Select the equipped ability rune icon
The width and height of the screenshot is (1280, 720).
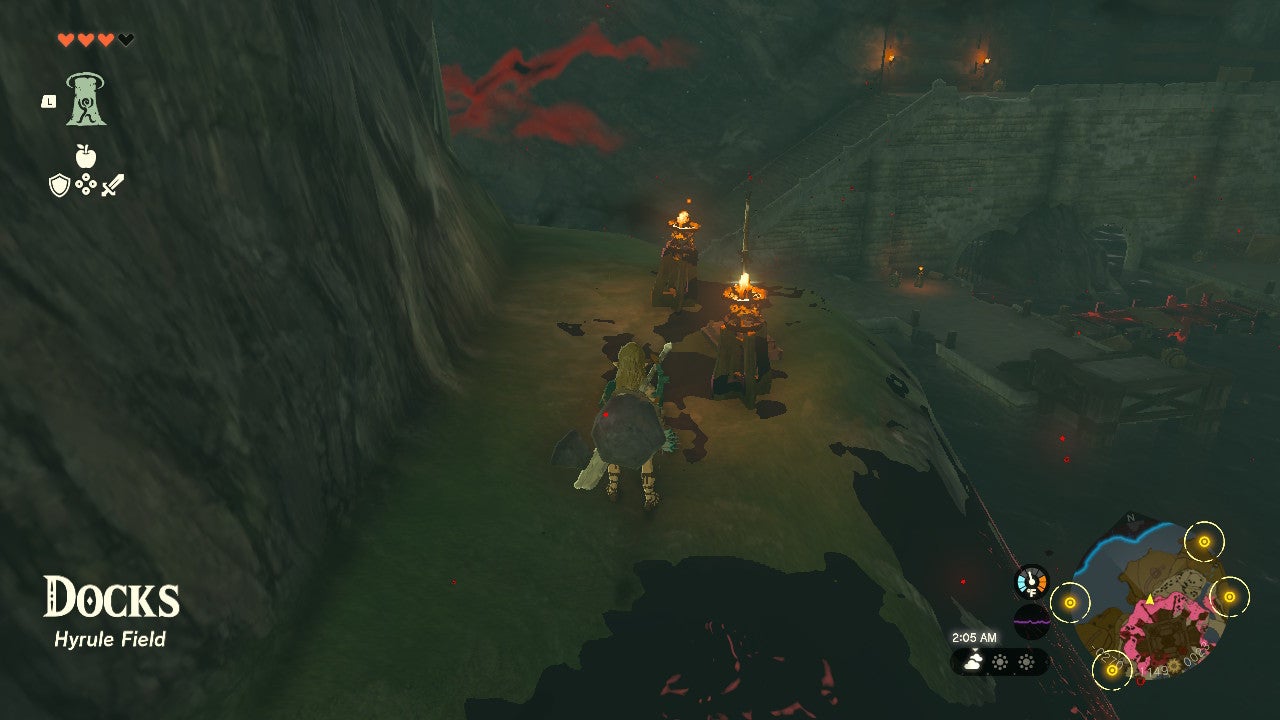85,100
